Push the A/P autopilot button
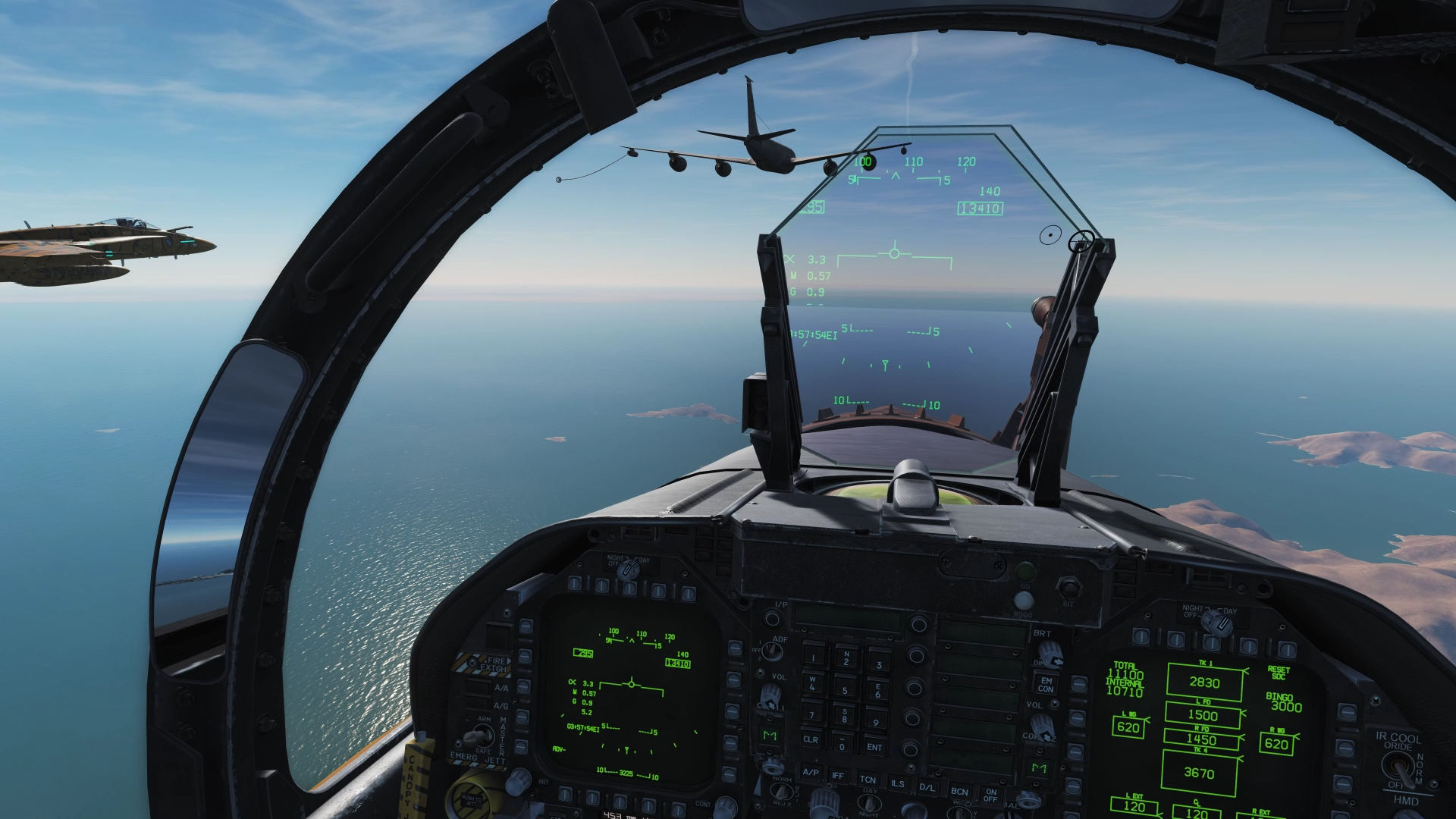Screen dimensions: 1456x819 coord(811,773)
